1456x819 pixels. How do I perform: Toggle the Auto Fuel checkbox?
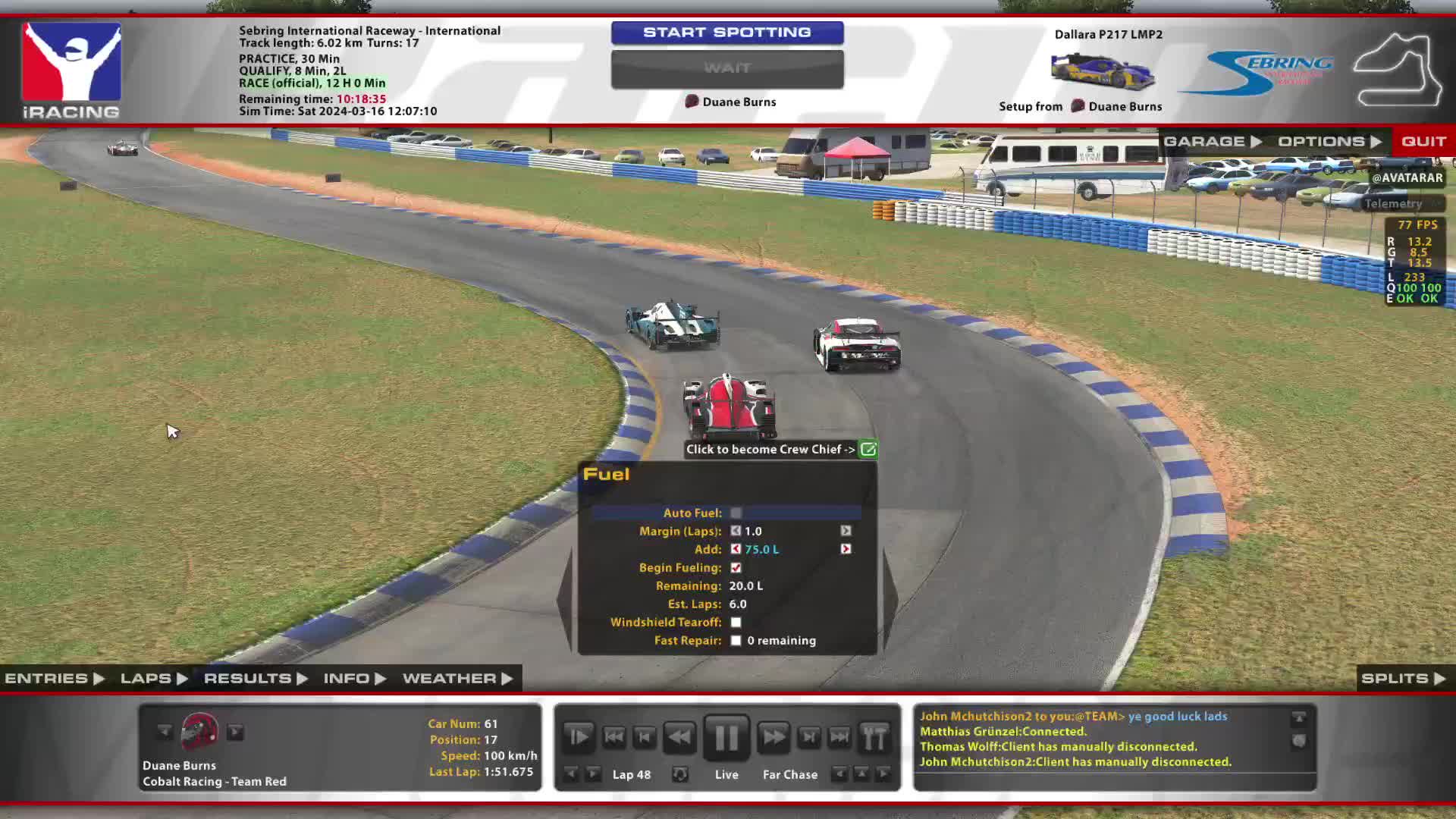click(736, 513)
